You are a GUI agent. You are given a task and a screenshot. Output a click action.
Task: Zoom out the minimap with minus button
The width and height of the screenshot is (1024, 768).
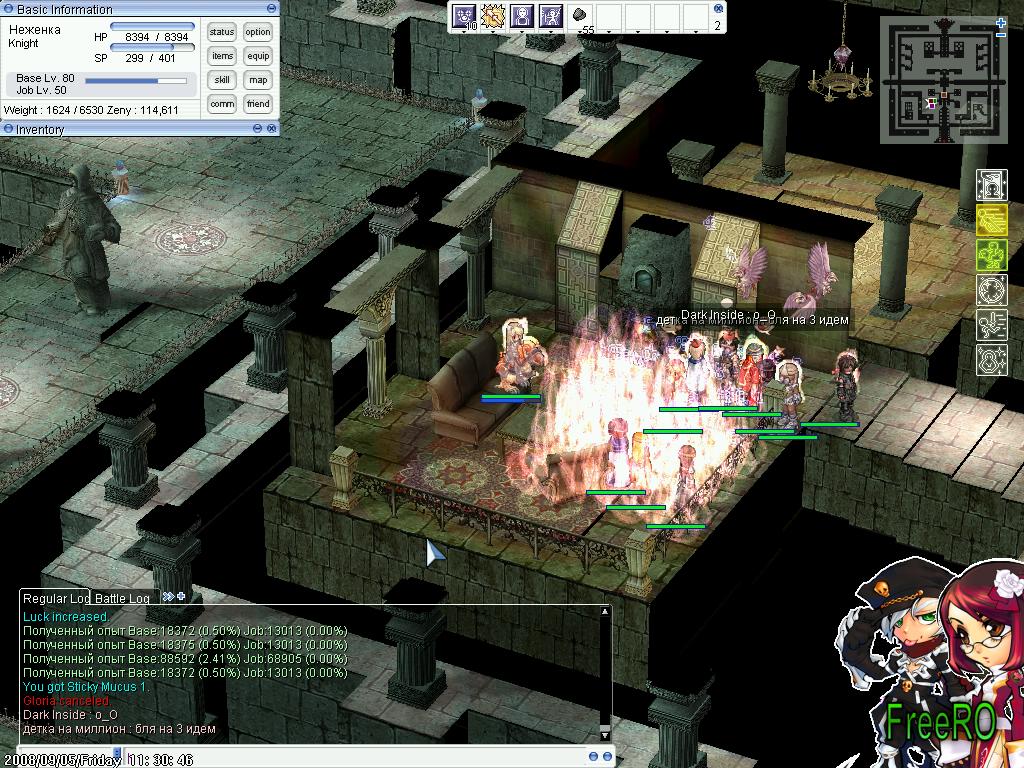tap(1001, 35)
